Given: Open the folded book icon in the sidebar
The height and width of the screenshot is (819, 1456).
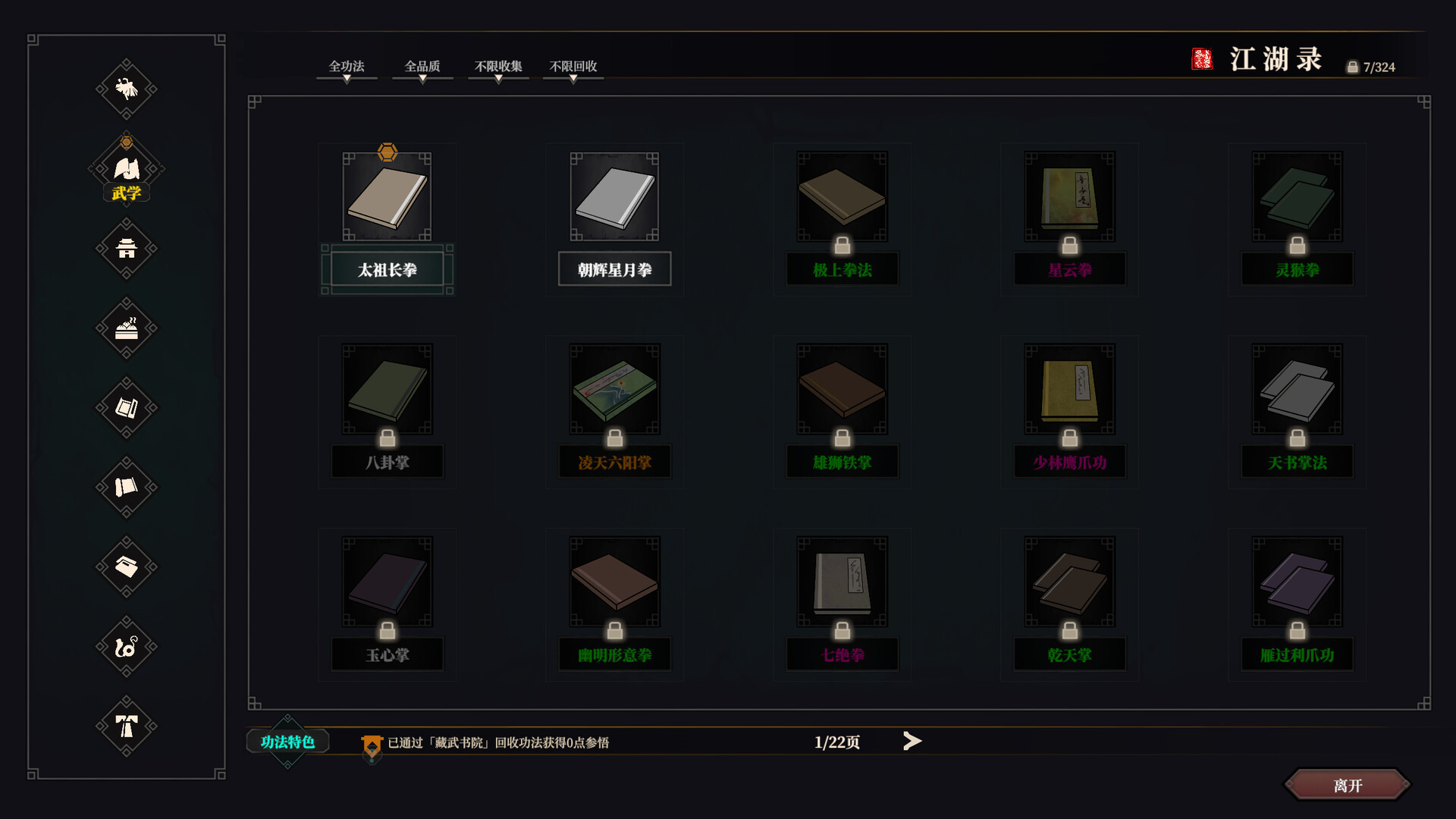Looking at the screenshot, I should coord(127,409).
